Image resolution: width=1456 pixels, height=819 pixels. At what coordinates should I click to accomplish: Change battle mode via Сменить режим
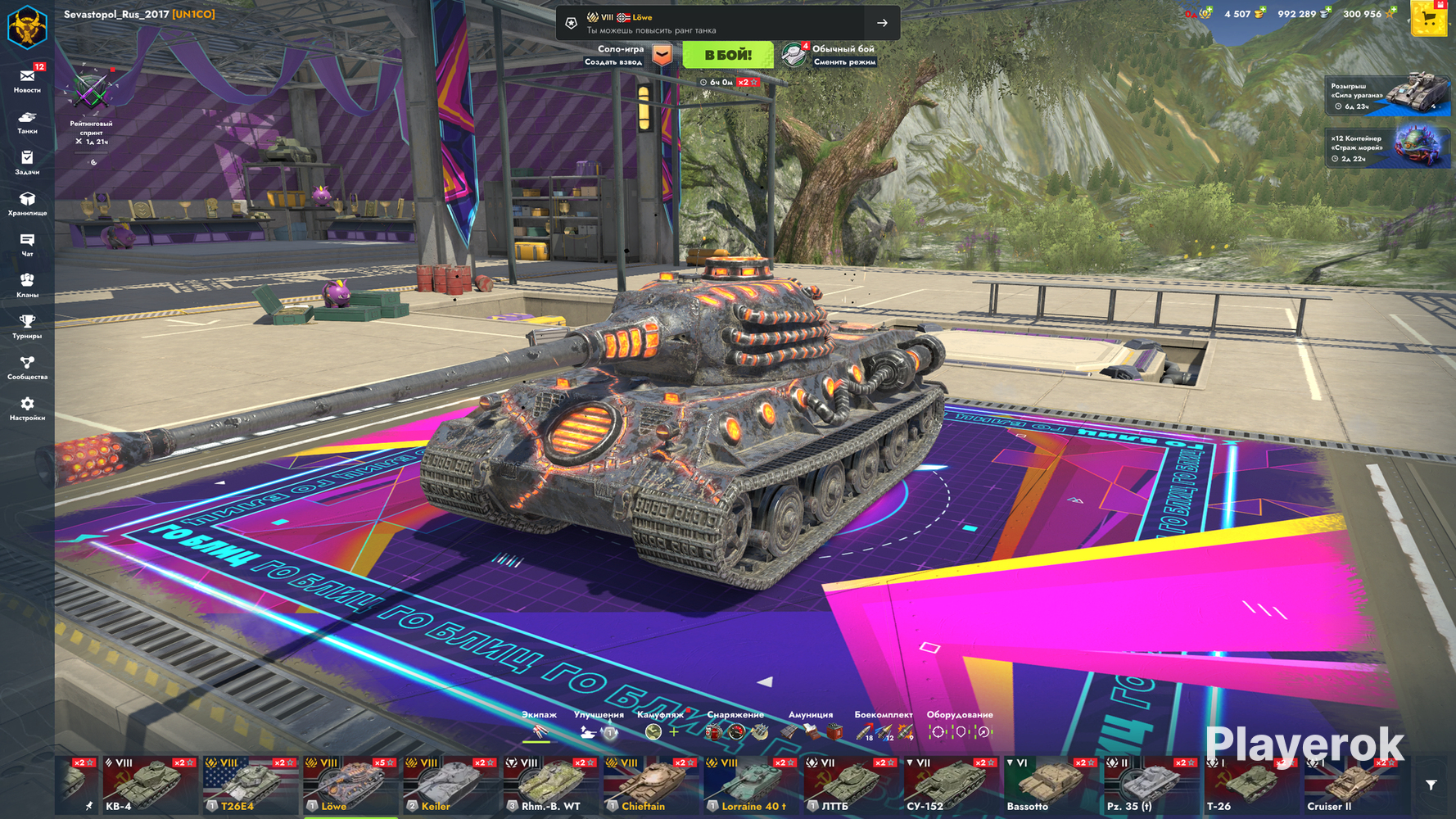click(x=830, y=55)
